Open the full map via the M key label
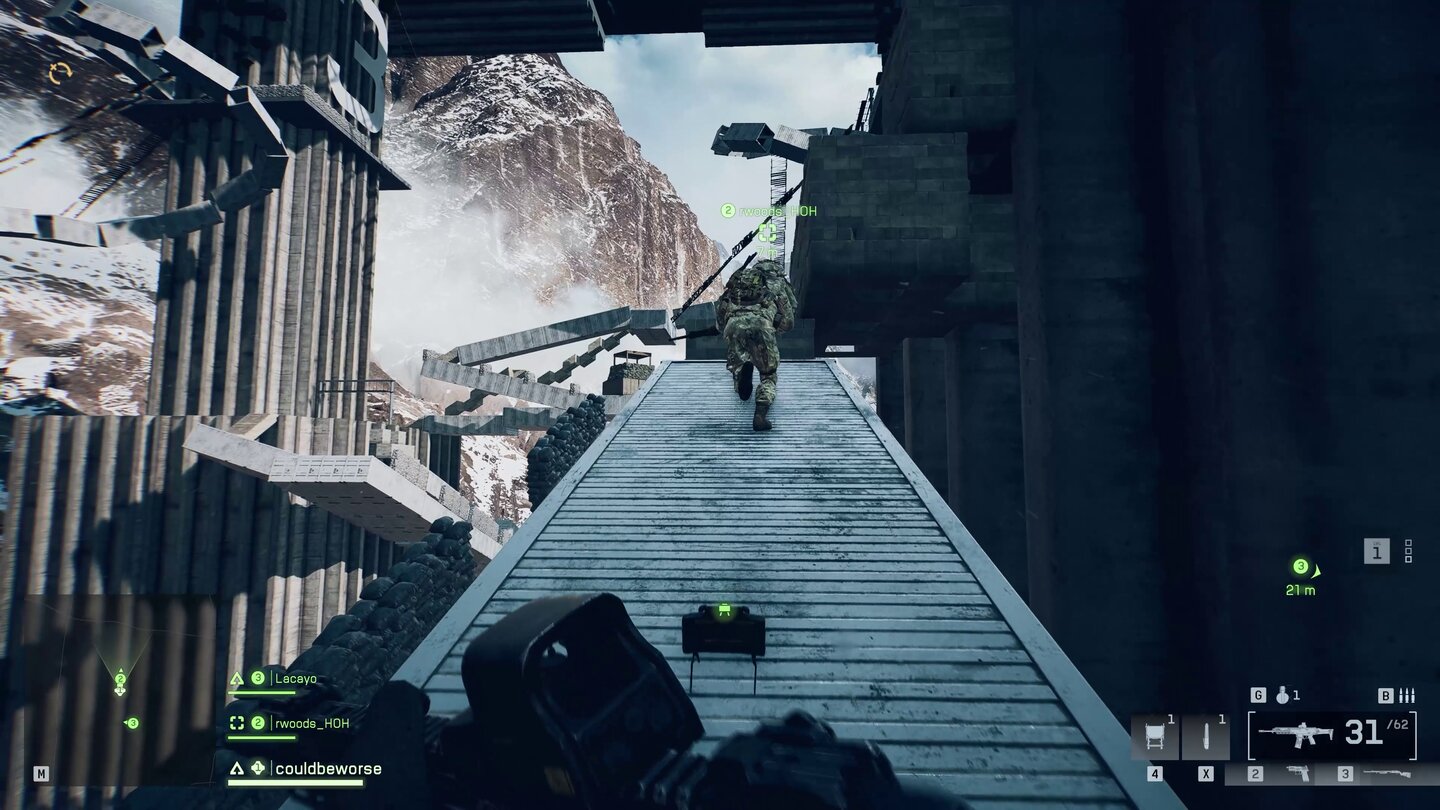The width and height of the screenshot is (1440, 810). [41, 774]
